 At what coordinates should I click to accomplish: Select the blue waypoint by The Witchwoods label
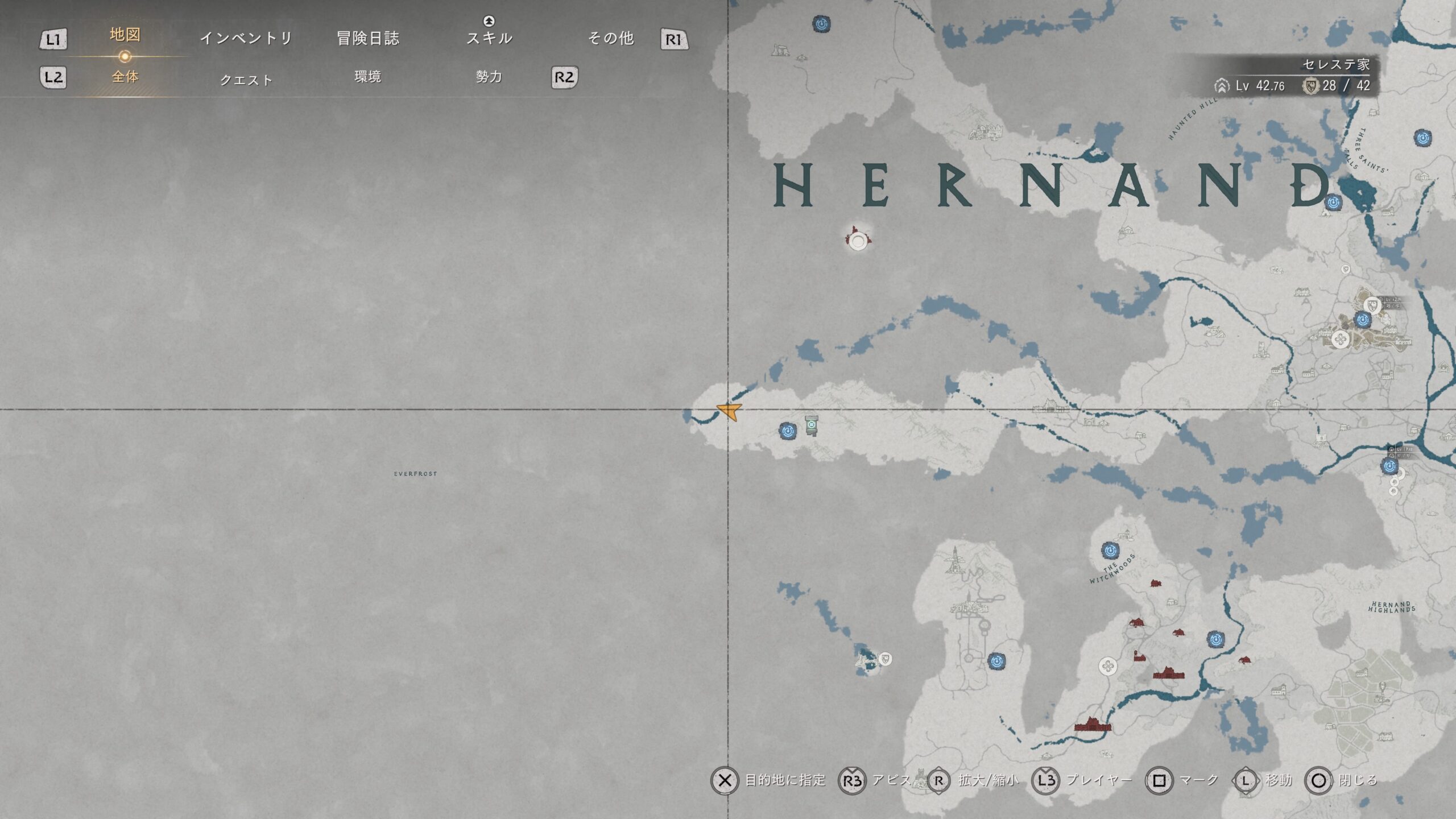(x=1110, y=550)
